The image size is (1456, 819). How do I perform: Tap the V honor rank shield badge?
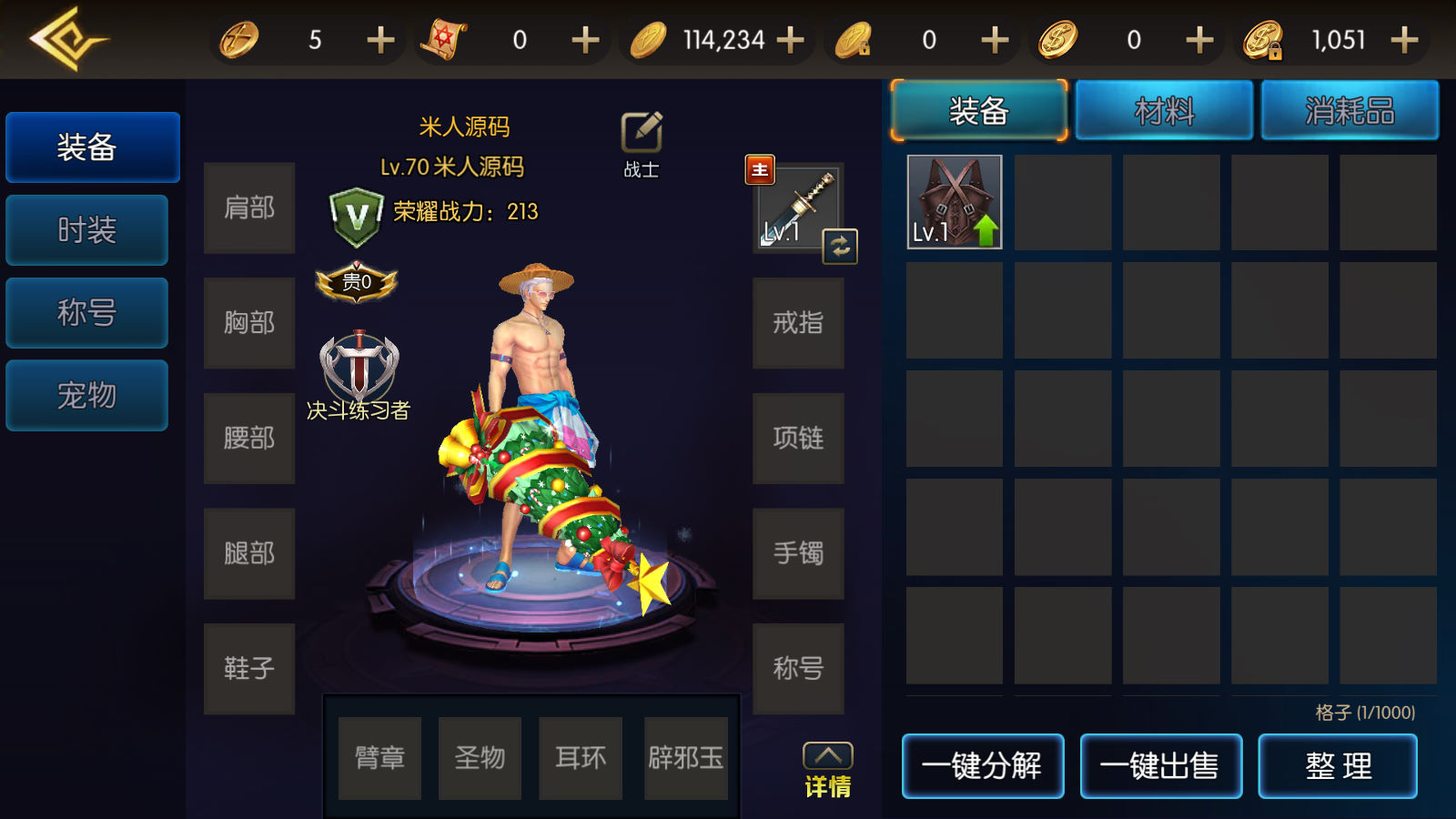click(x=356, y=217)
